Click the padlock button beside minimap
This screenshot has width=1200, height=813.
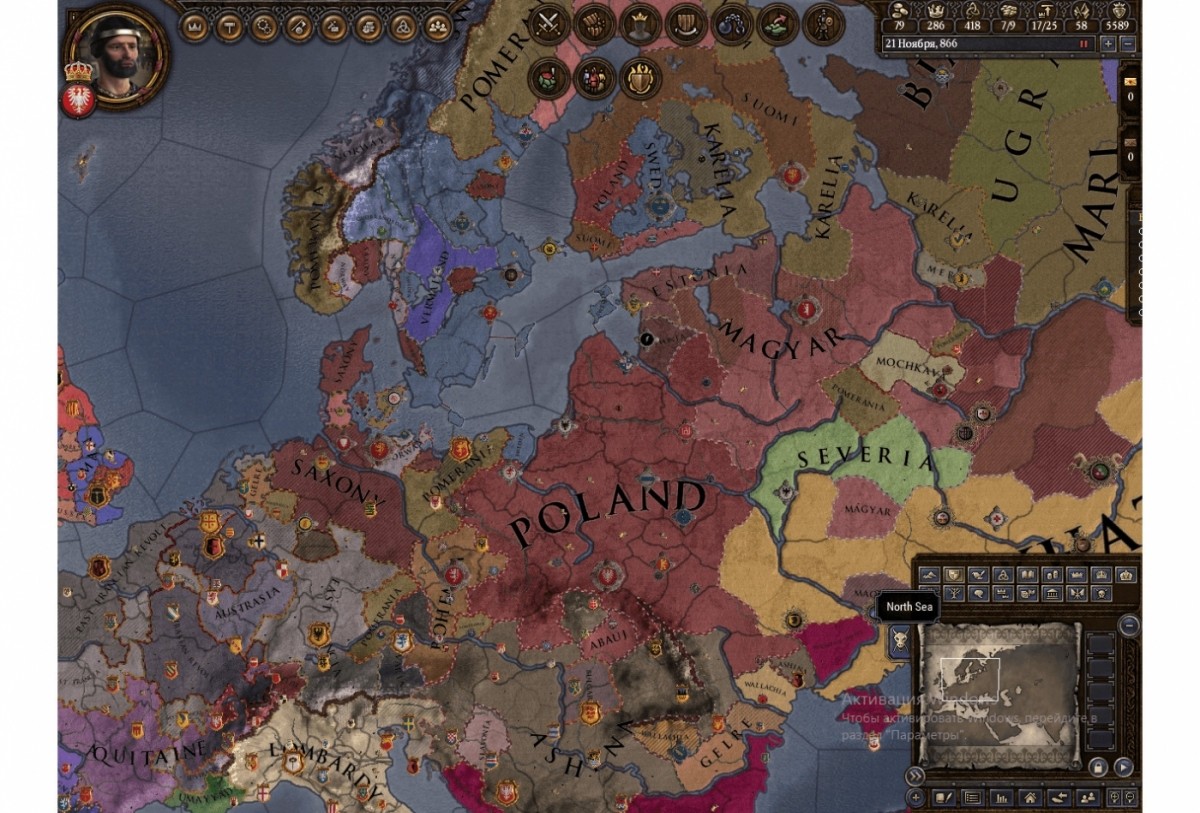(x=1098, y=768)
